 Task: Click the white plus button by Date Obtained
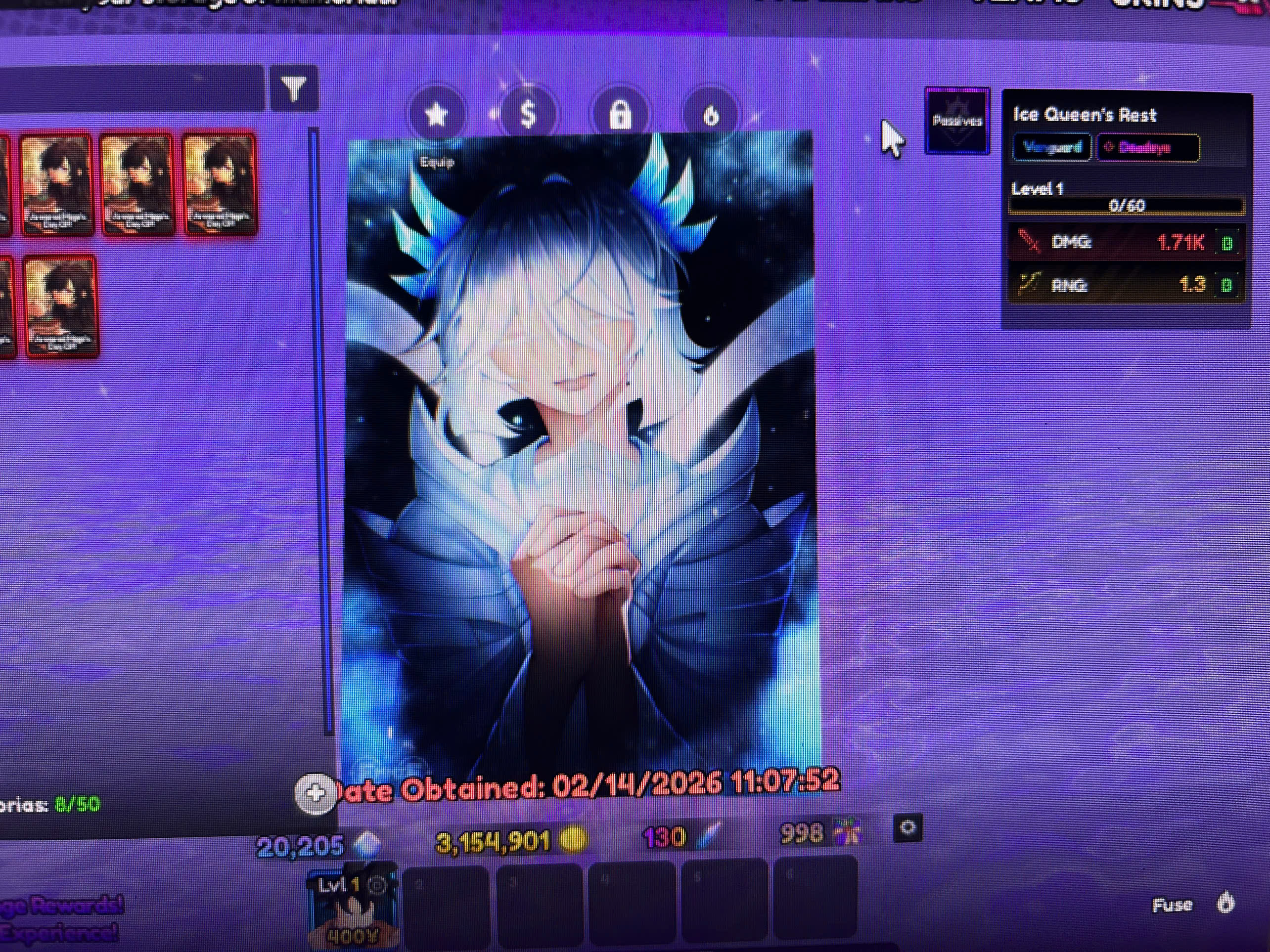point(315,794)
